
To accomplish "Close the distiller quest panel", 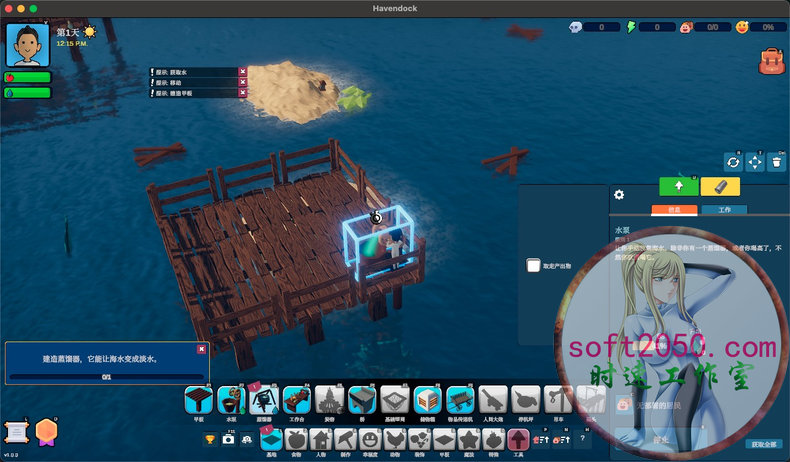I will click(202, 349).
